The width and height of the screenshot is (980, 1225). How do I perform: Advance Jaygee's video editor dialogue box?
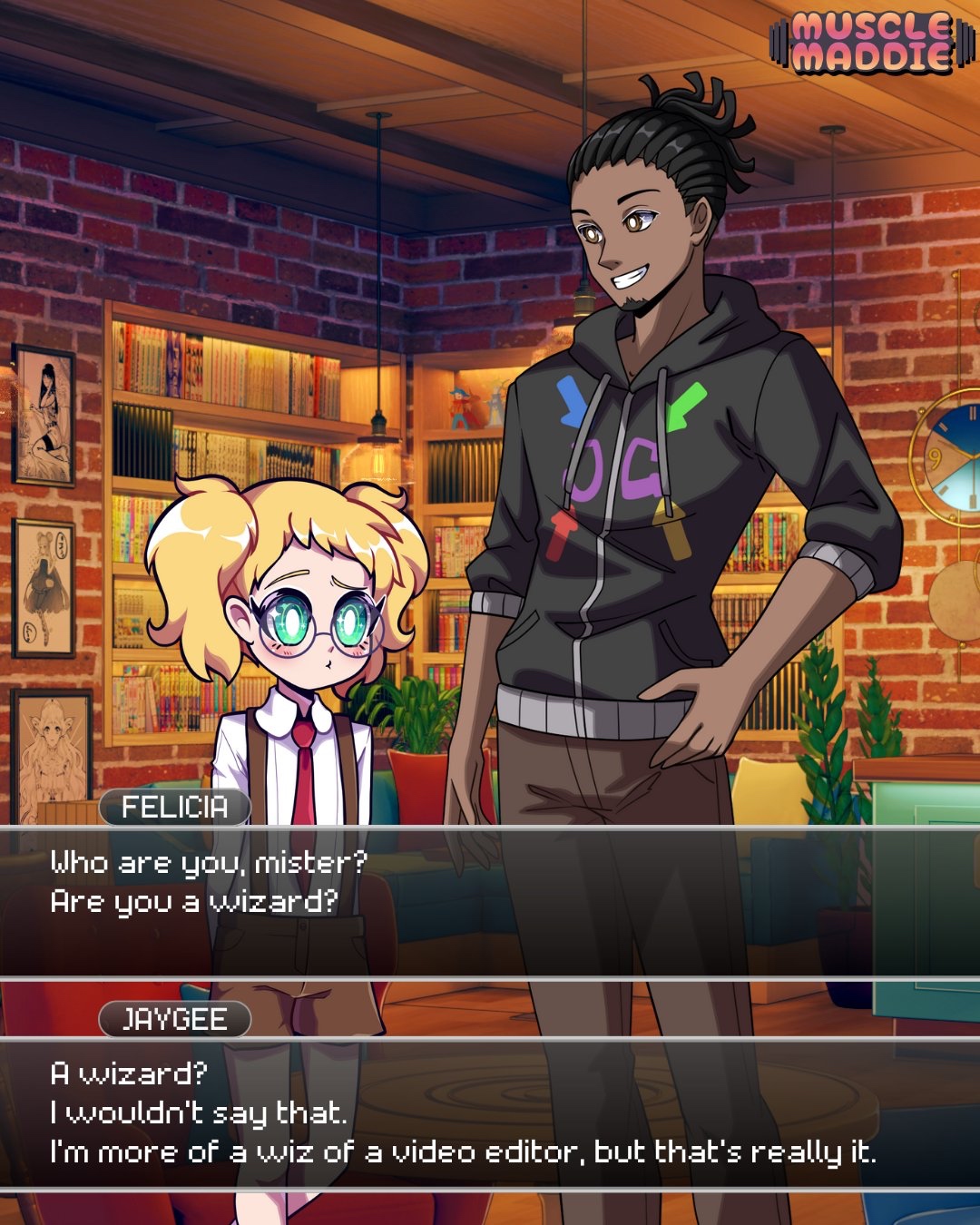[490, 1113]
